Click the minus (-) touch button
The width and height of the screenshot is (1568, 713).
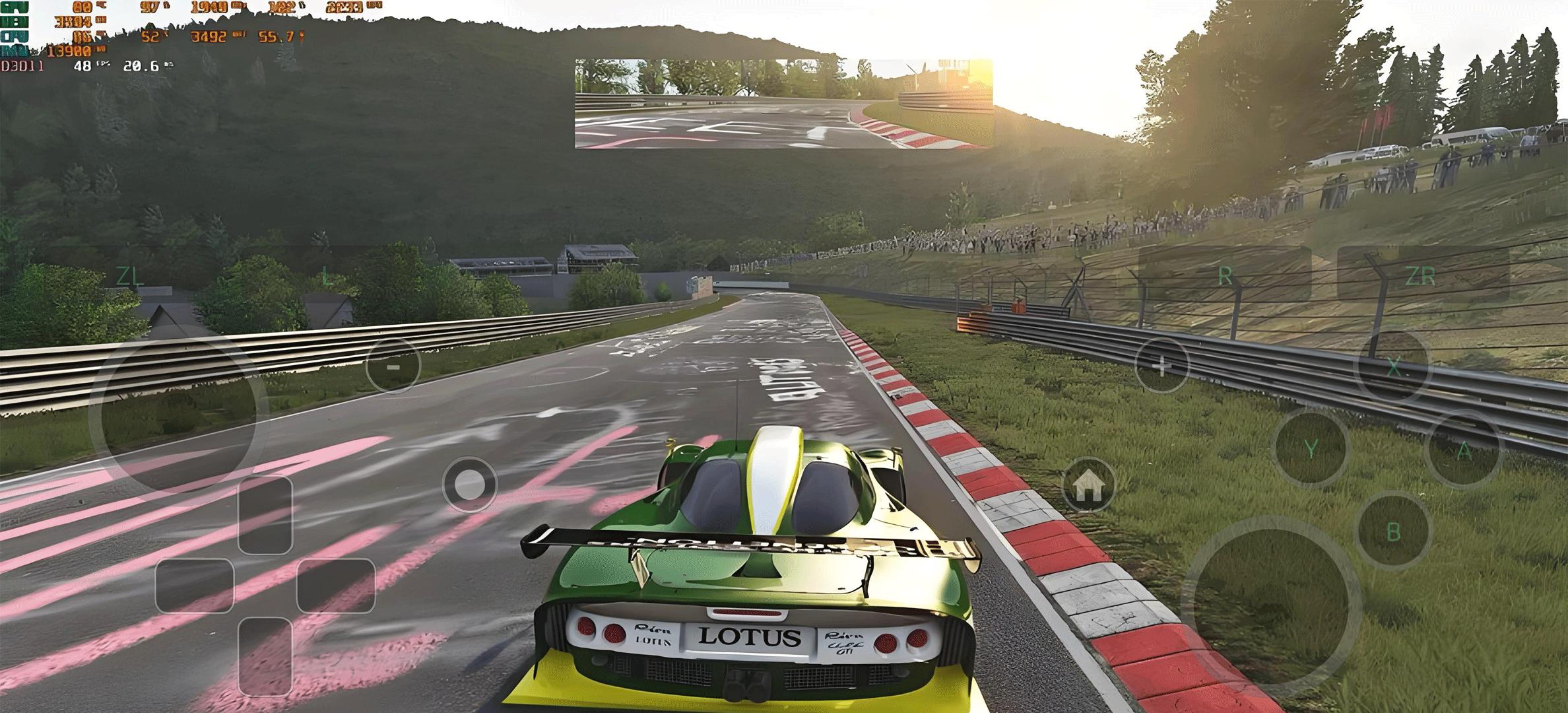393,366
